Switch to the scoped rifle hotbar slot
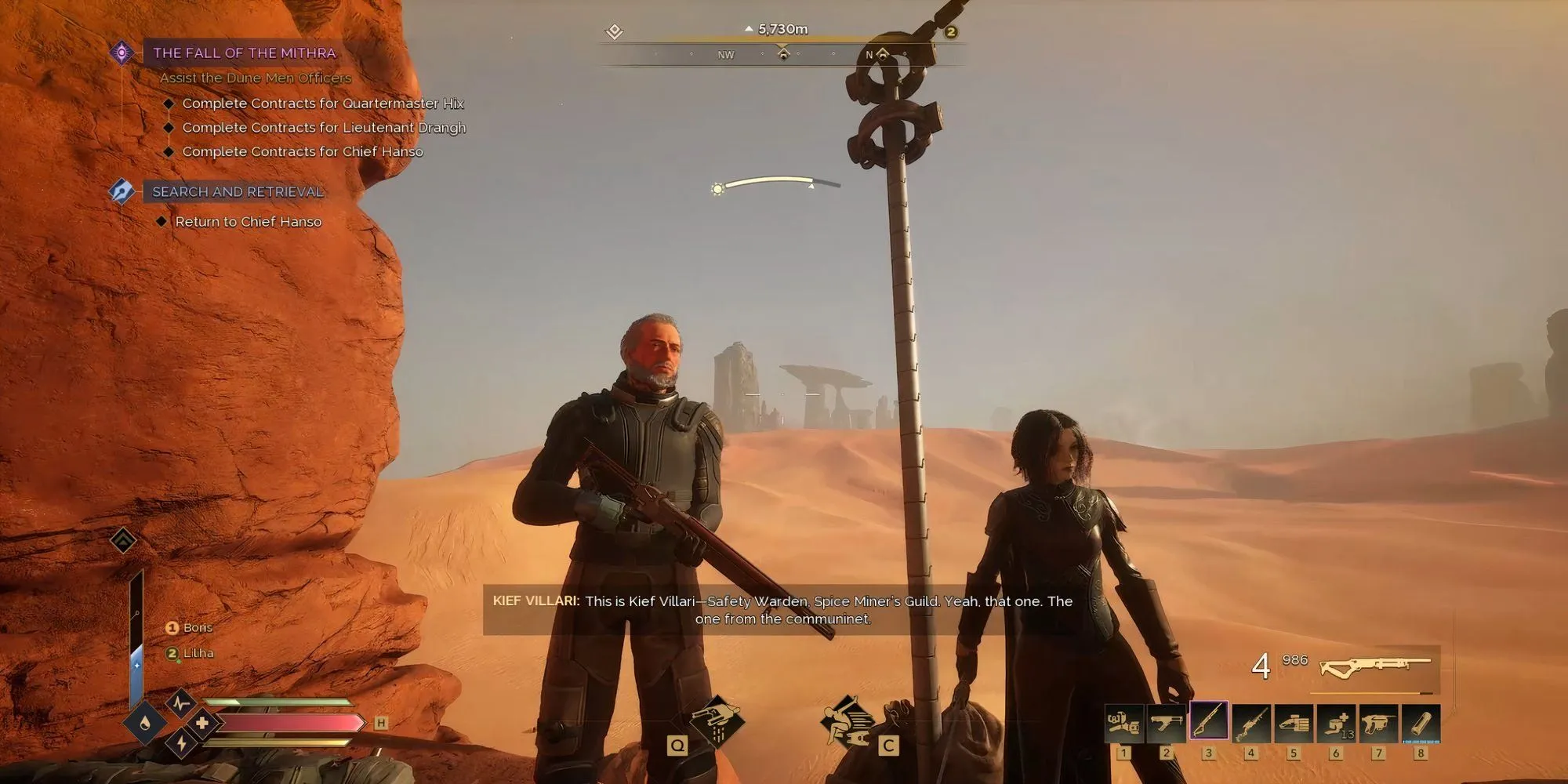Screen dimensions: 1568x784 [x=1250, y=723]
